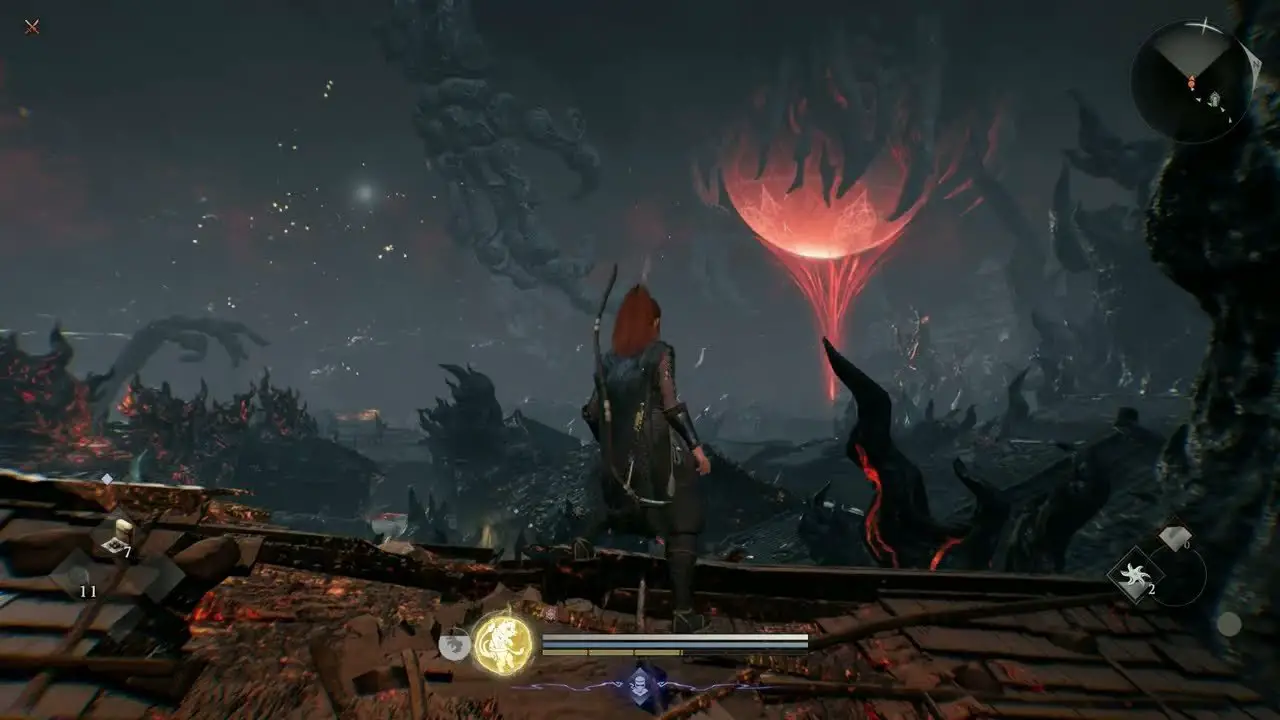Select the small grey spirit icon
This screenshot has height=720, width=1280.
(x=455, y=646)
